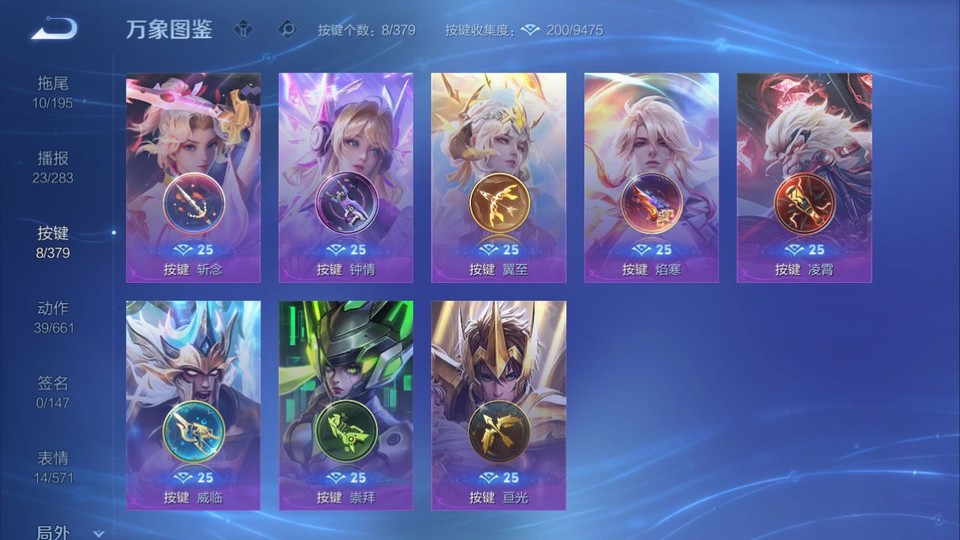The width and height of the screenshot is (960, 540).
Task: Show the 动作 category
Action: 53,316
